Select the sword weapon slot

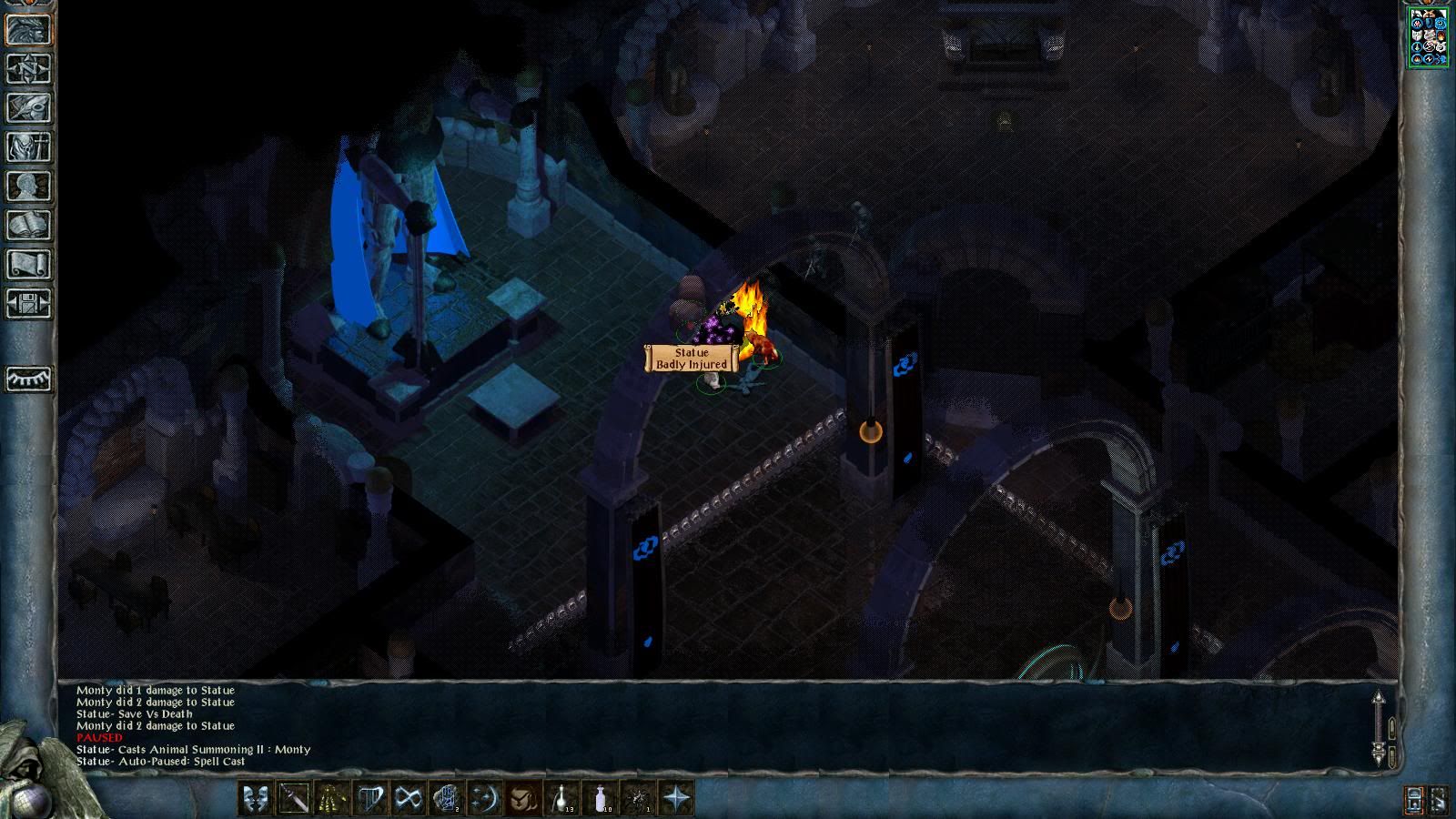coord(294,799)
